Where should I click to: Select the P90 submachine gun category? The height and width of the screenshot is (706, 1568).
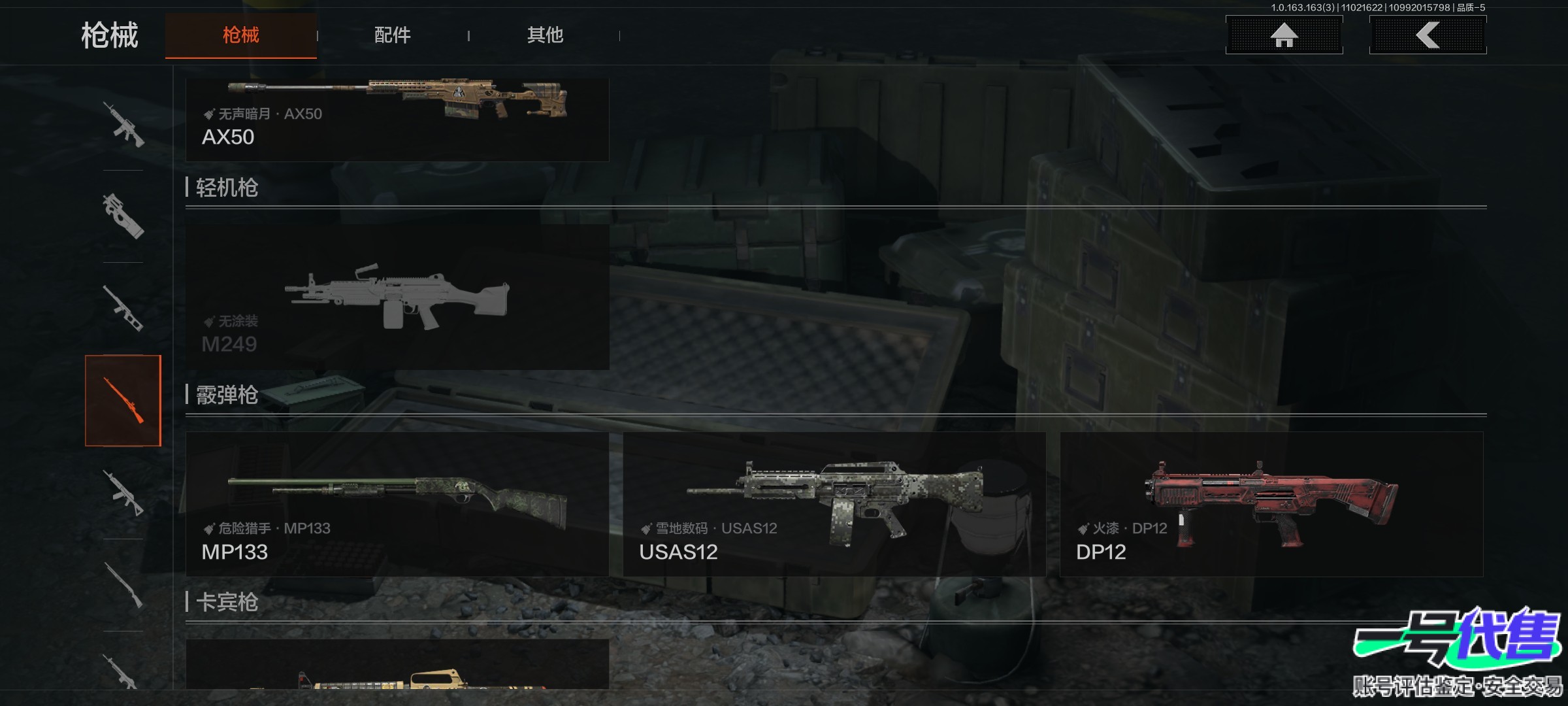coord(123,216)
